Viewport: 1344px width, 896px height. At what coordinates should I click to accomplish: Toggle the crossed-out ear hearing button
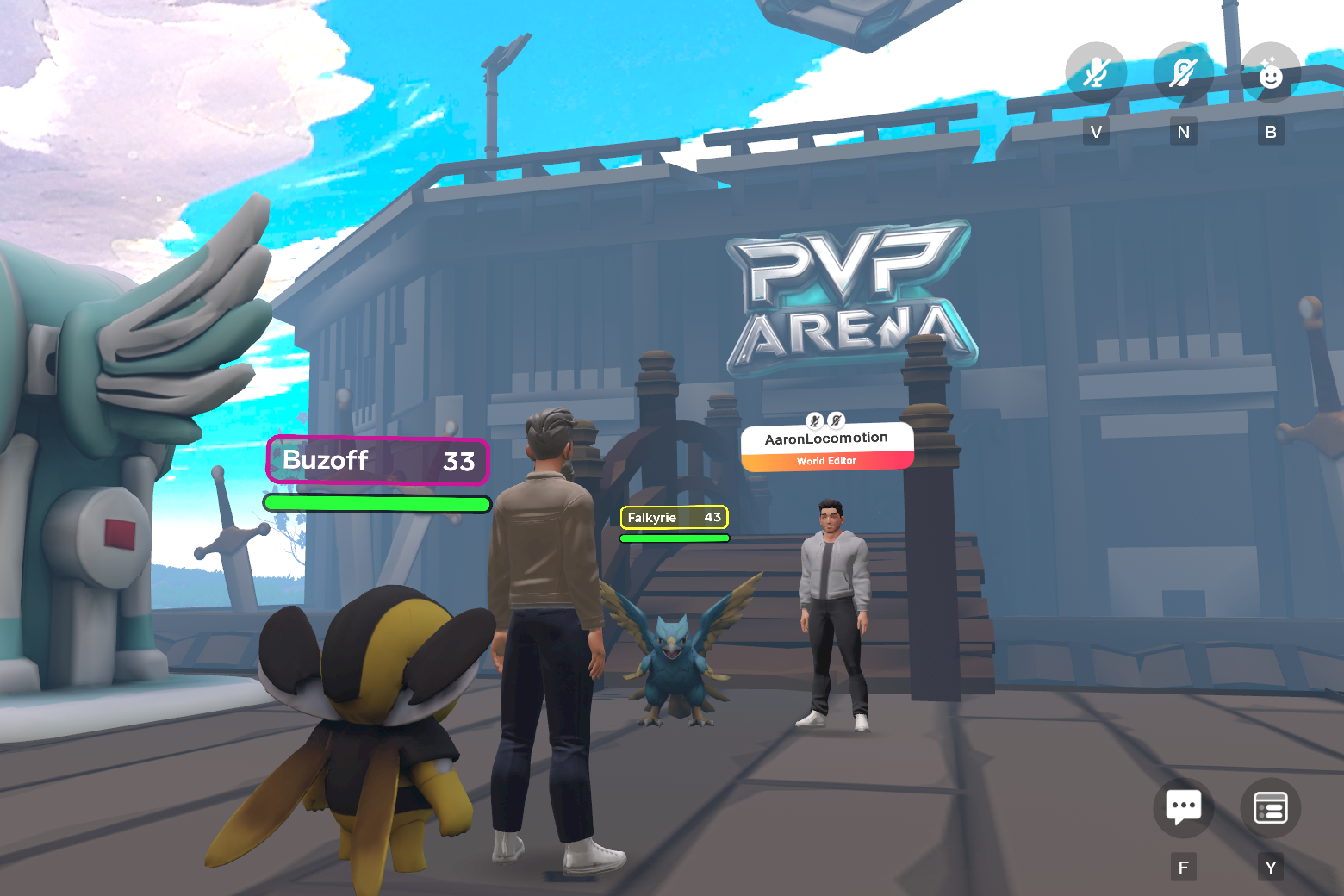pyautogui.click(x=1183, y=72)
